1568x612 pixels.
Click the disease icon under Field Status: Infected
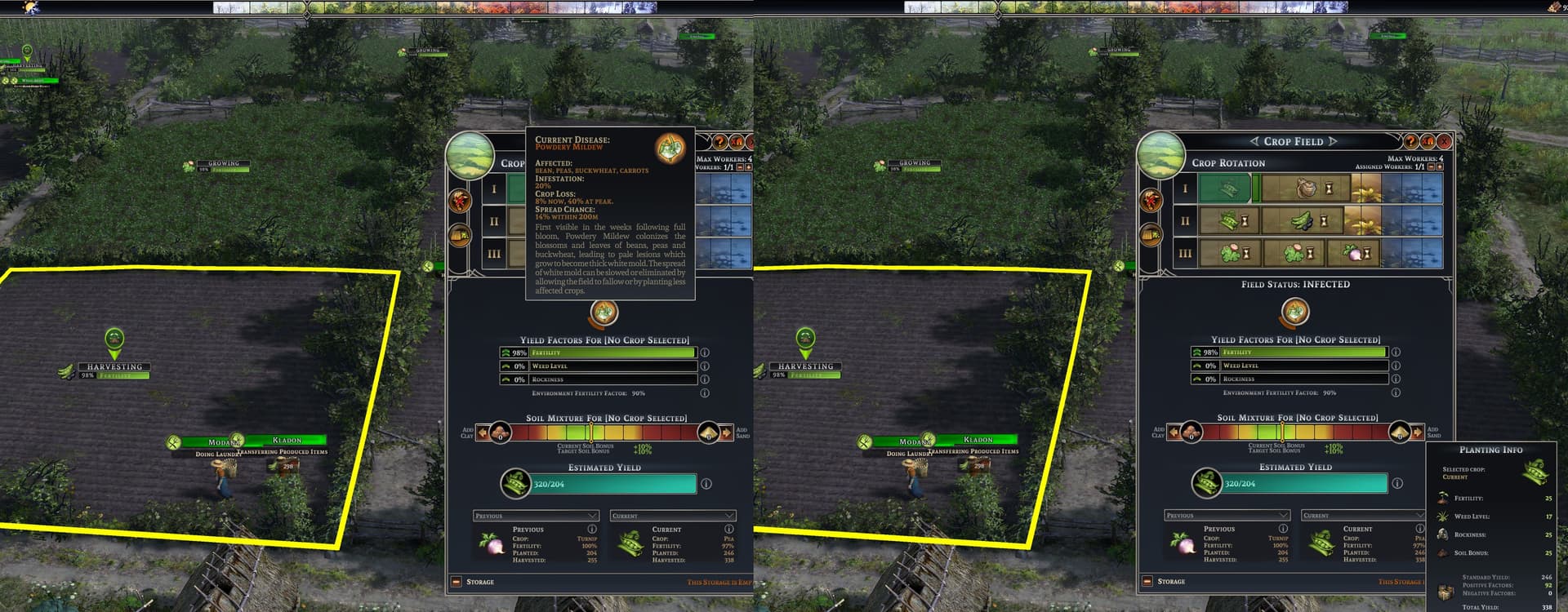1295,311
